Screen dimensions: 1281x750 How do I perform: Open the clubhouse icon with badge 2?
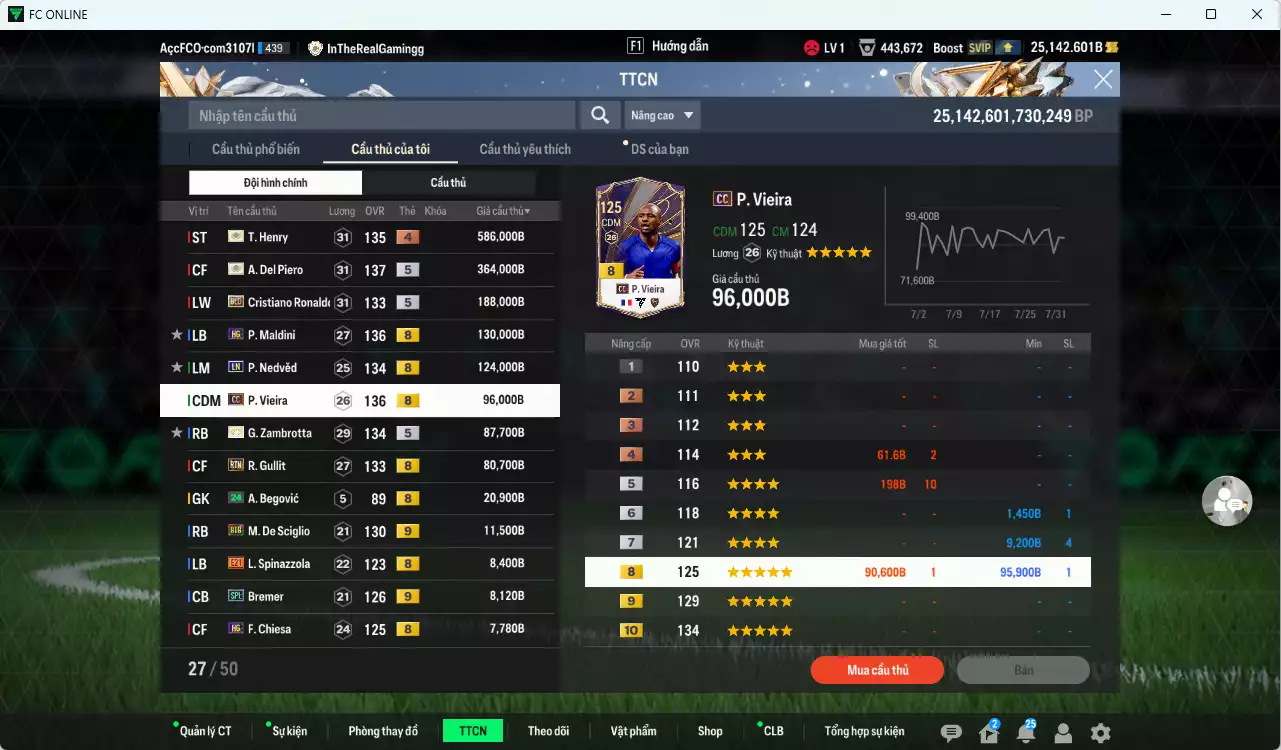point(989,732)
